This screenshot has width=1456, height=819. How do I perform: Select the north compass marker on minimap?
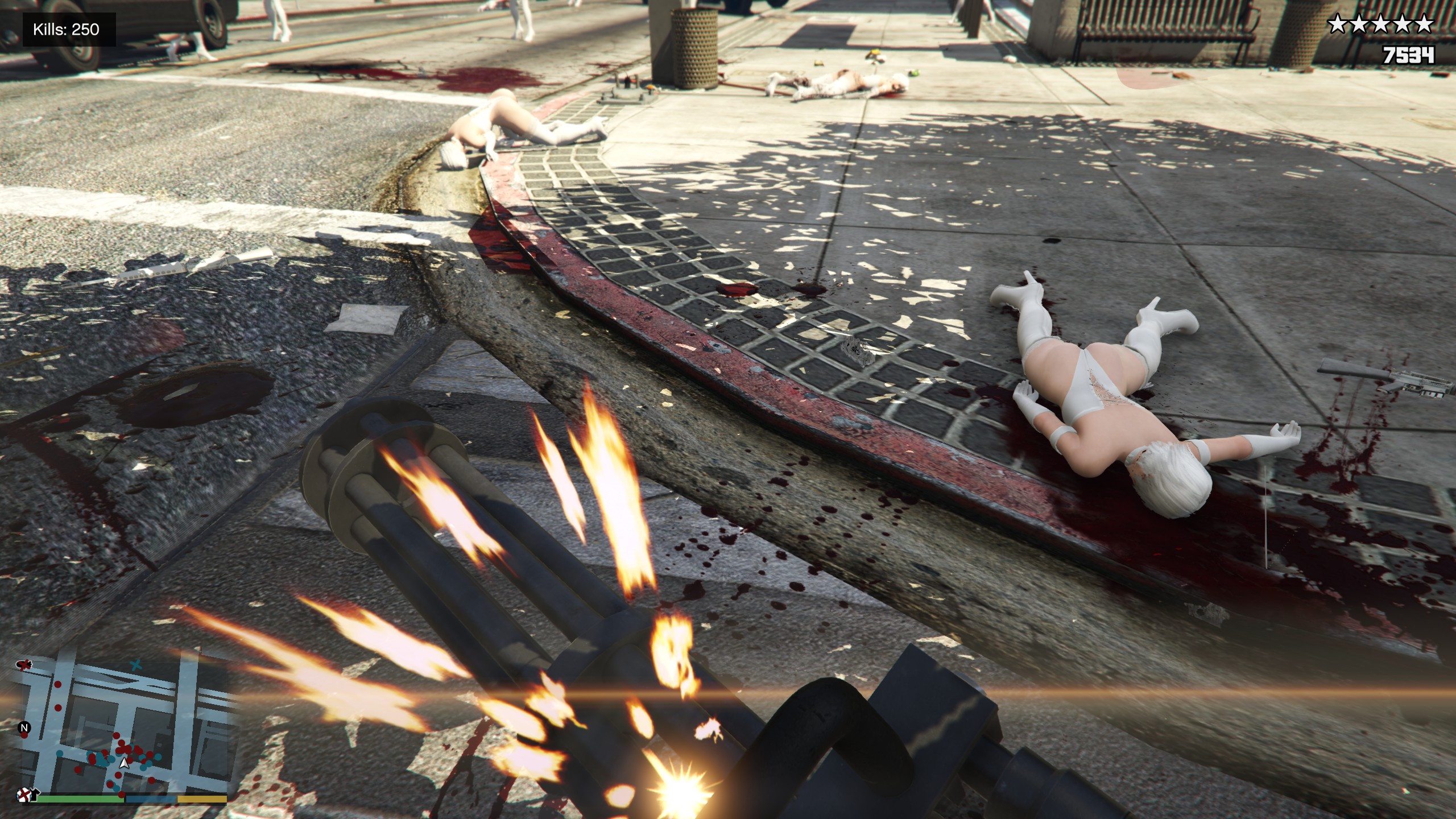pyautogui.click(x=24, y=727)
